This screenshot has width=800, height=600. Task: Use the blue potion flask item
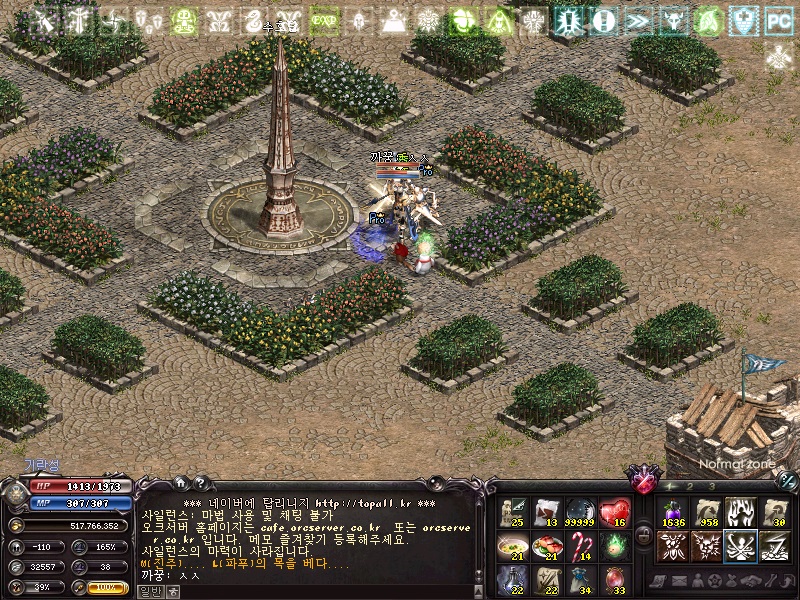click(512, 578)
